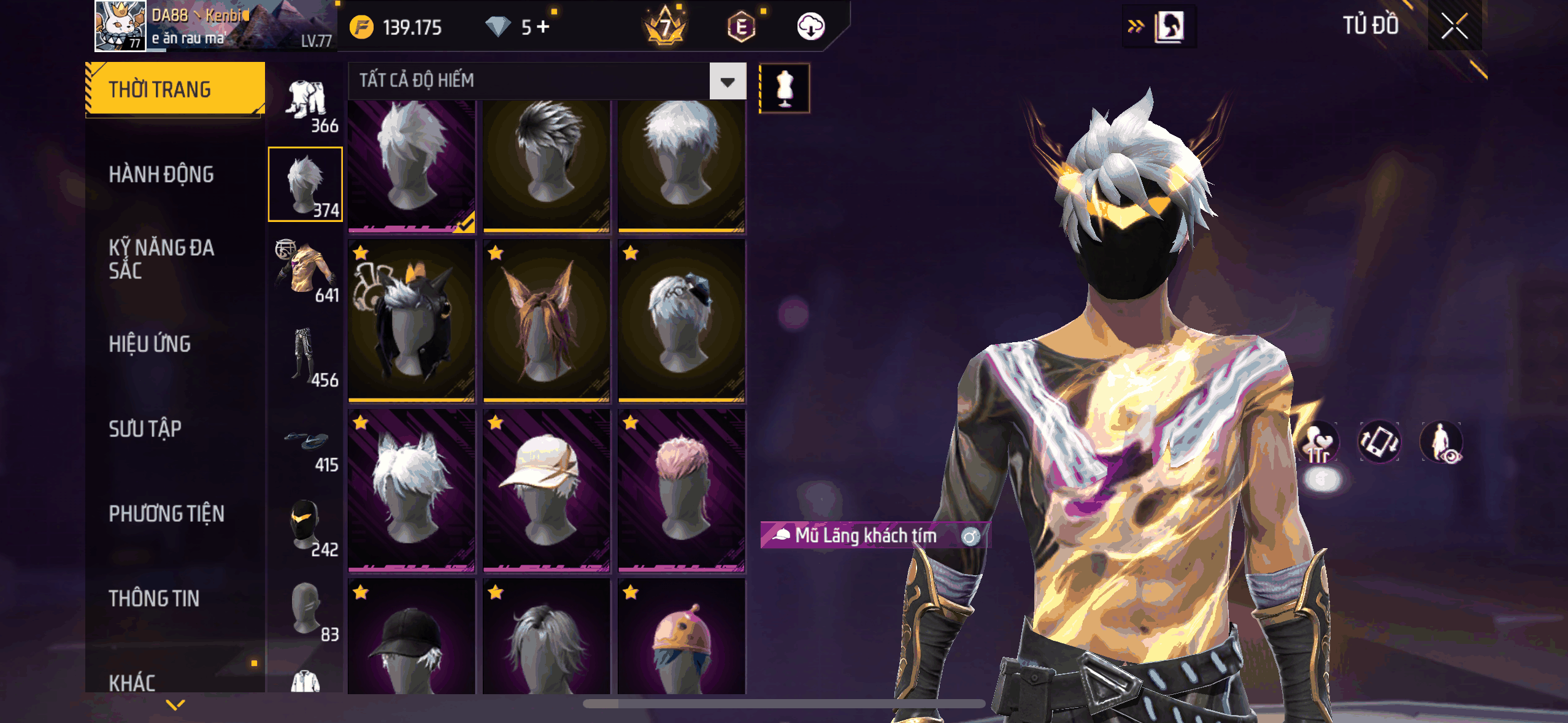Open the Thông Tin tab

pyautogui.click(x=154, y=599)
